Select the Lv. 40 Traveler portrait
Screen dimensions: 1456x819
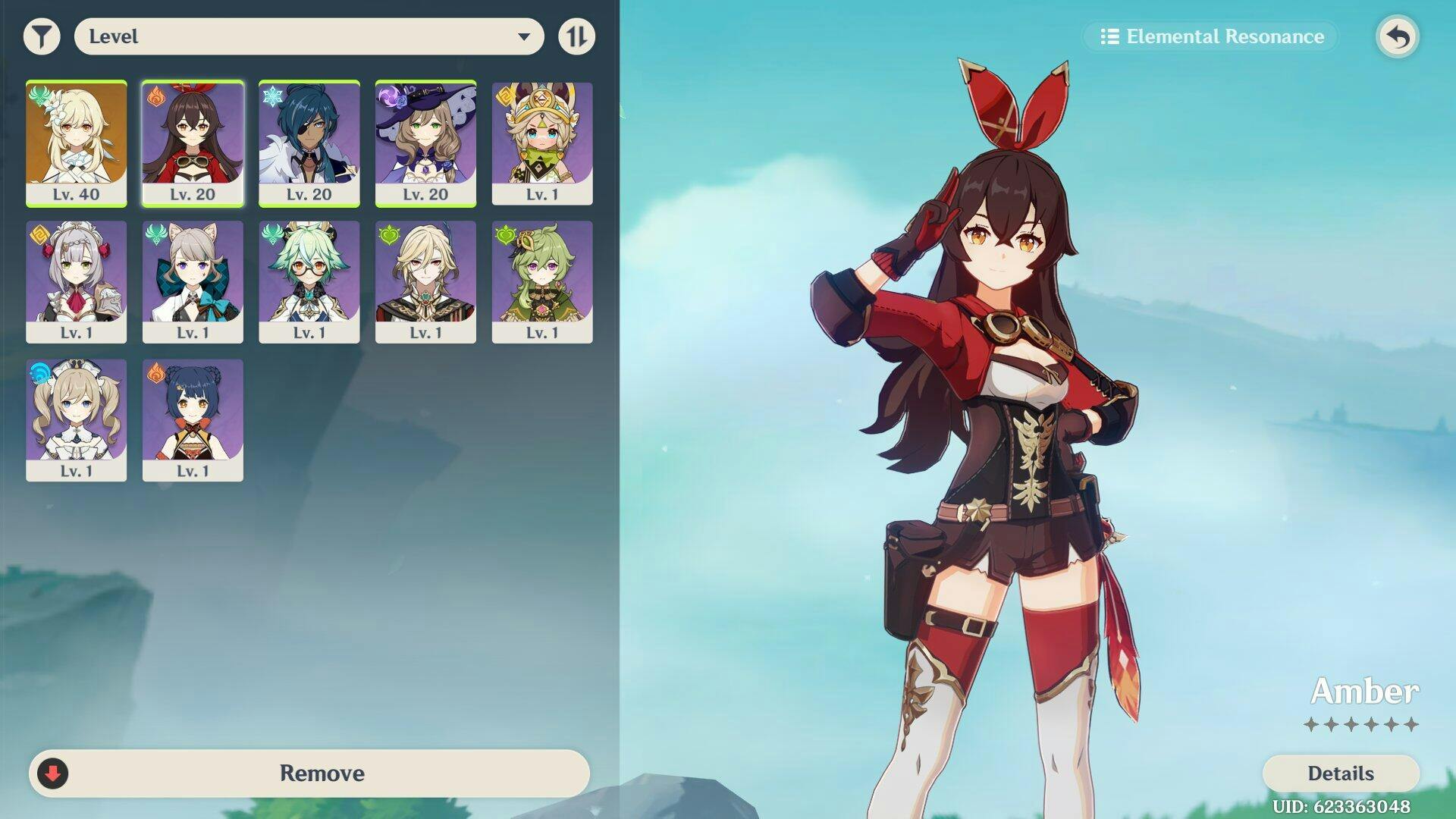[77, 143]
